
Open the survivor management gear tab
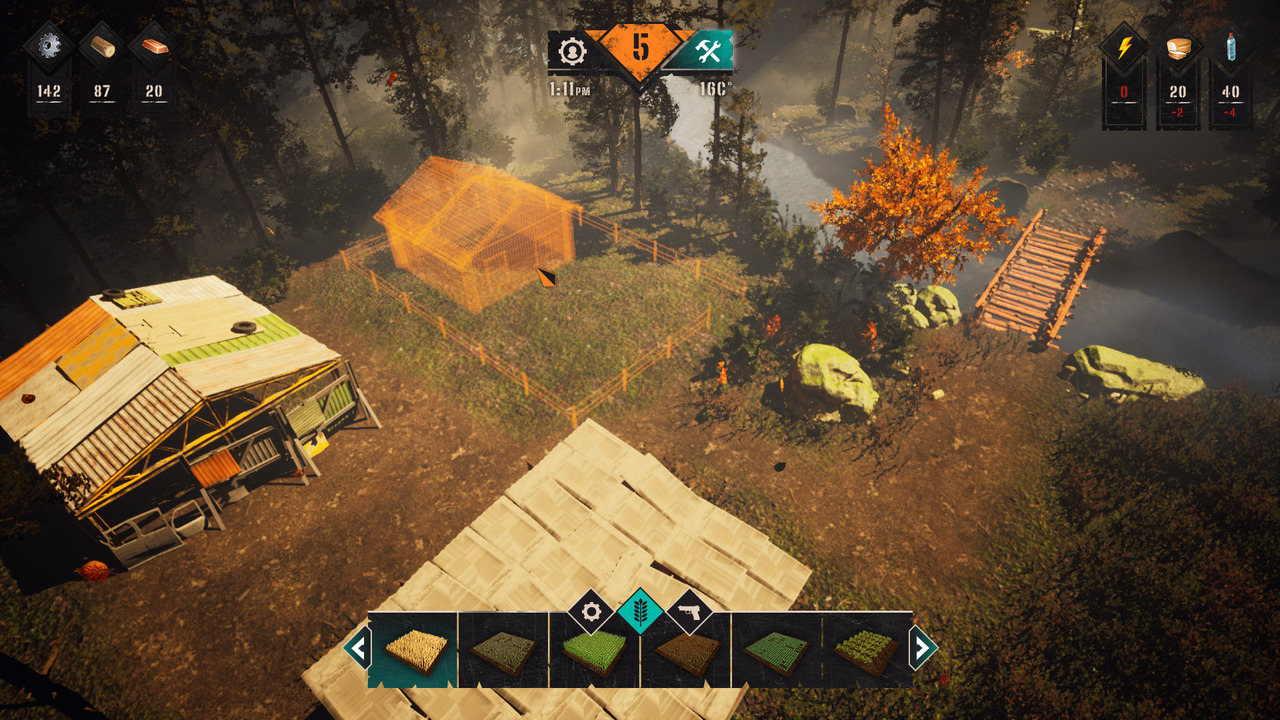click(573, 50)
